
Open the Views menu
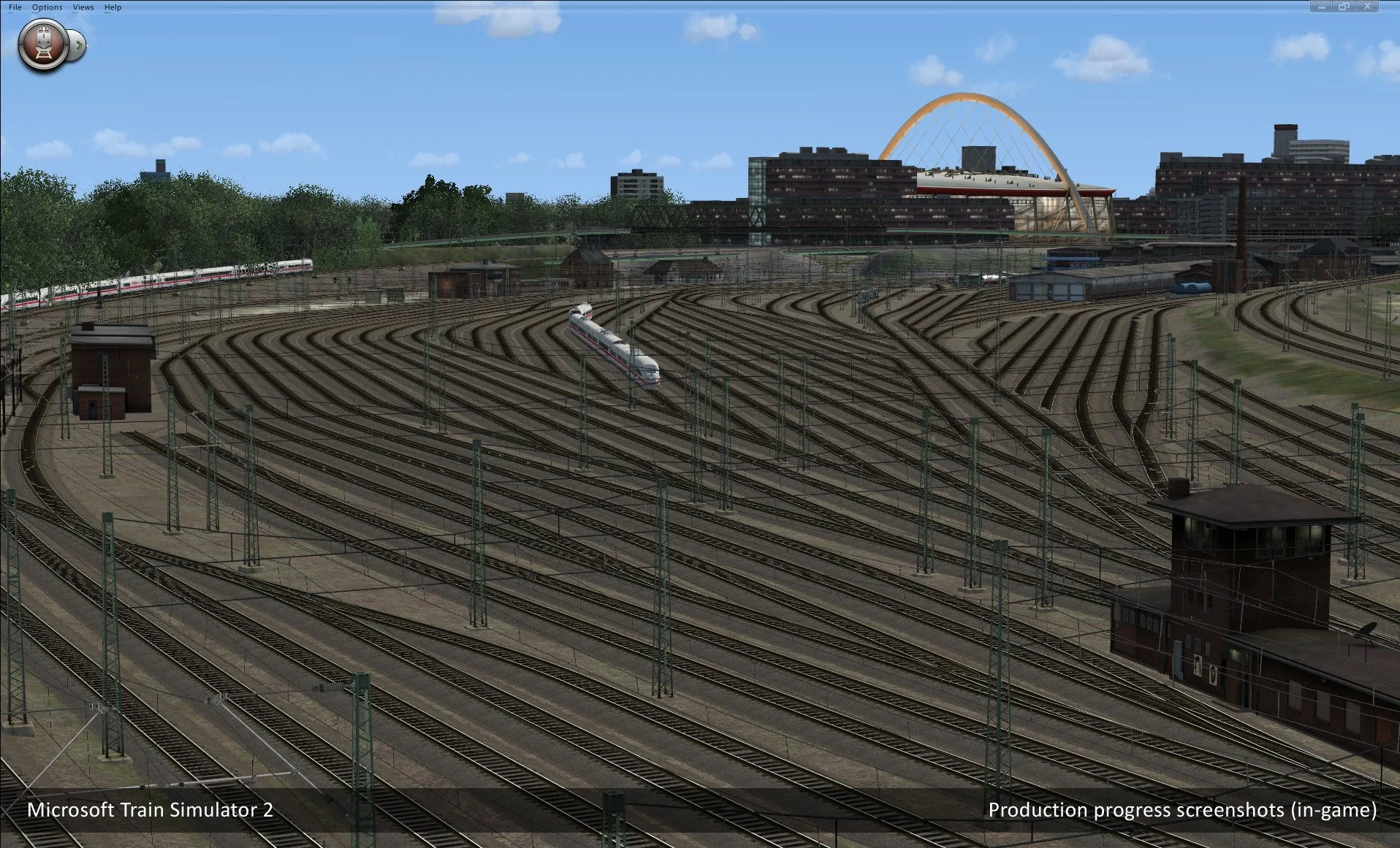pos(83,7)
